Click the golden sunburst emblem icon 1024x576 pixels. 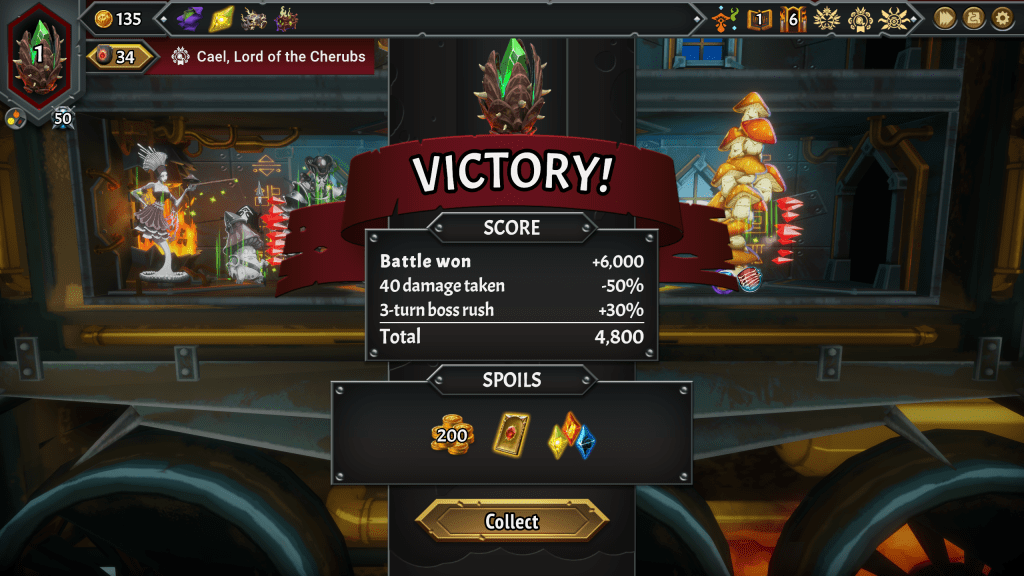coord(826,18)
